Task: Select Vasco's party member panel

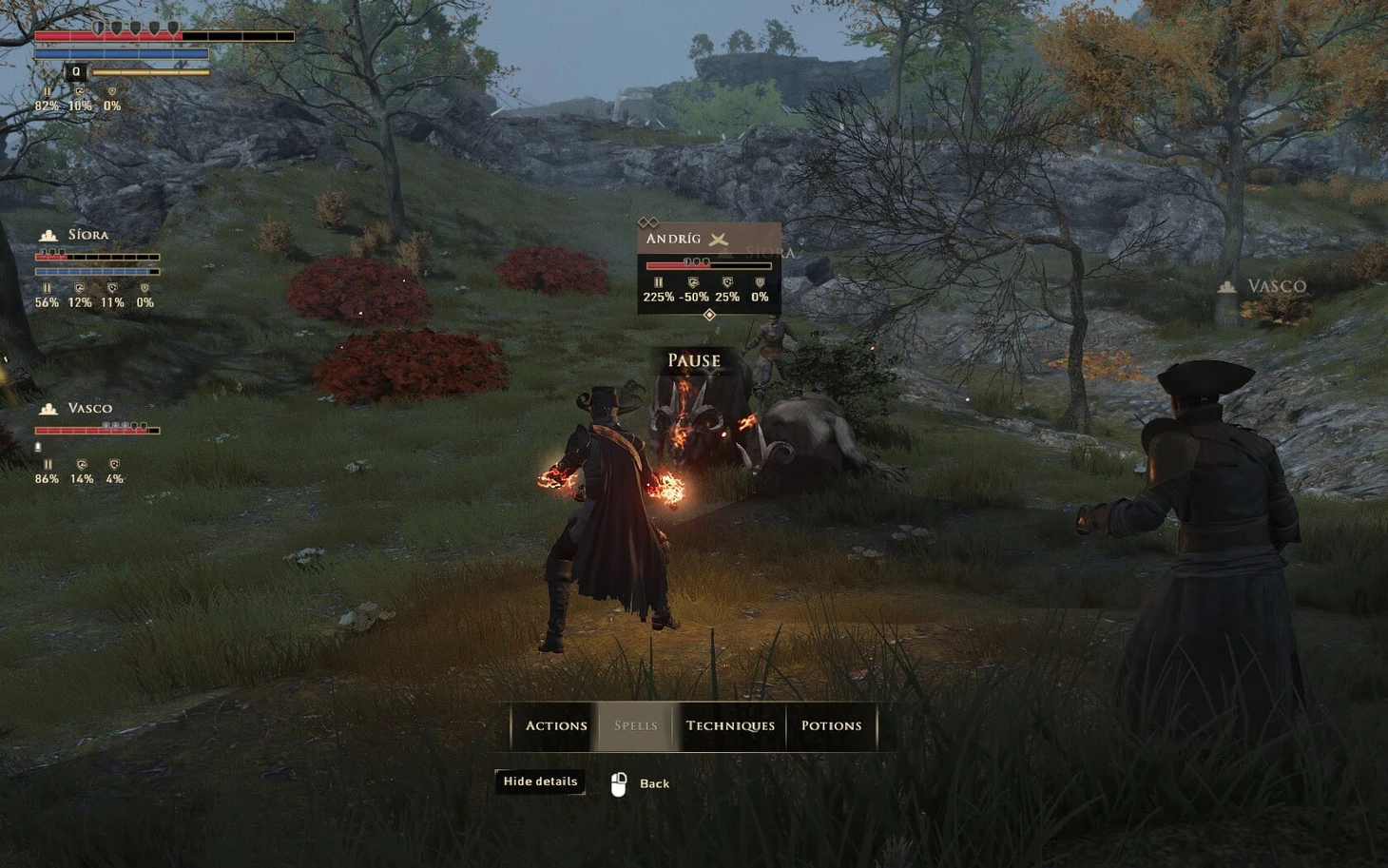Action: tap(89, 409)
